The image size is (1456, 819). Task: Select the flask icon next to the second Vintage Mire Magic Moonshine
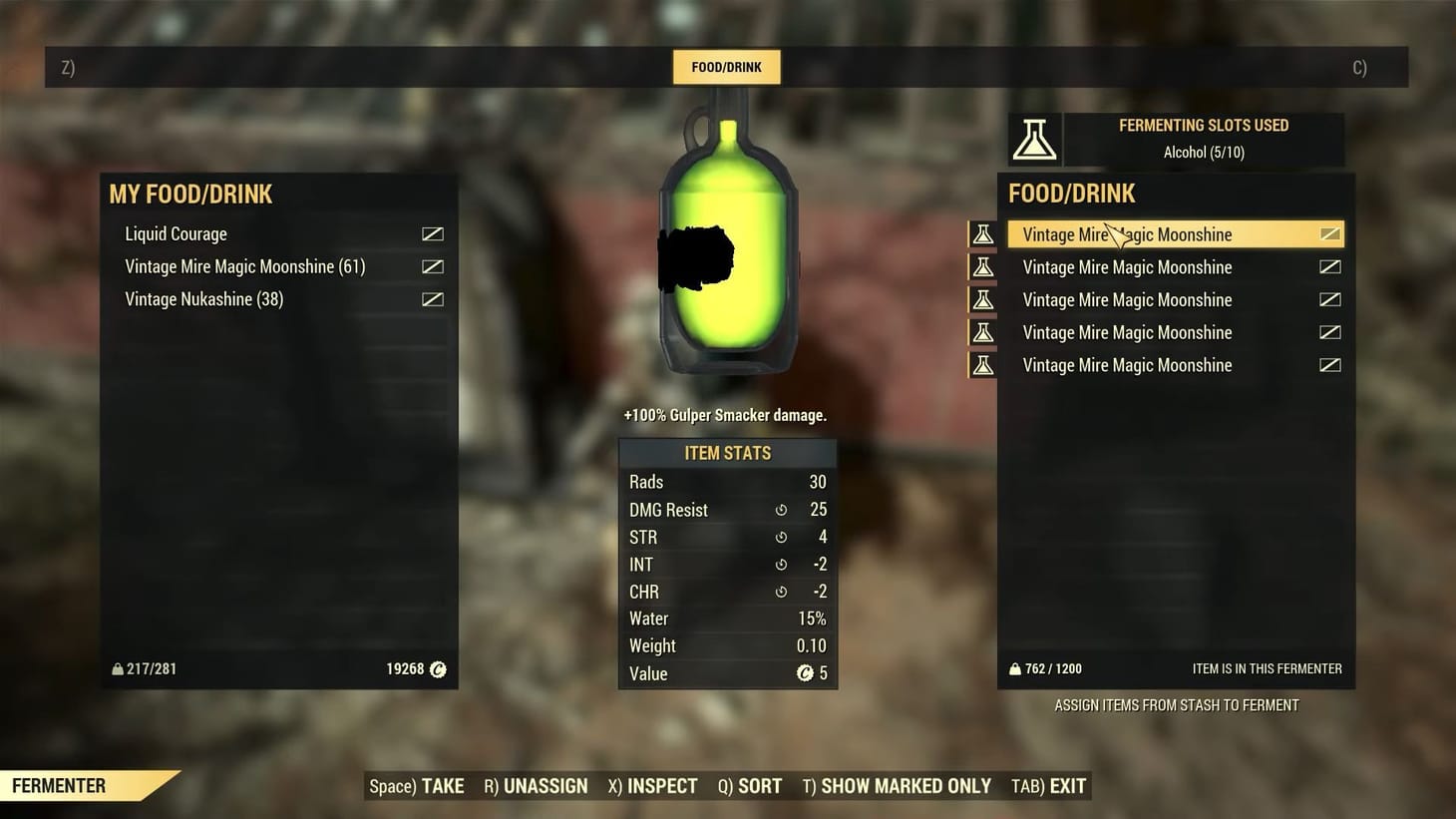tap(983, 266)
